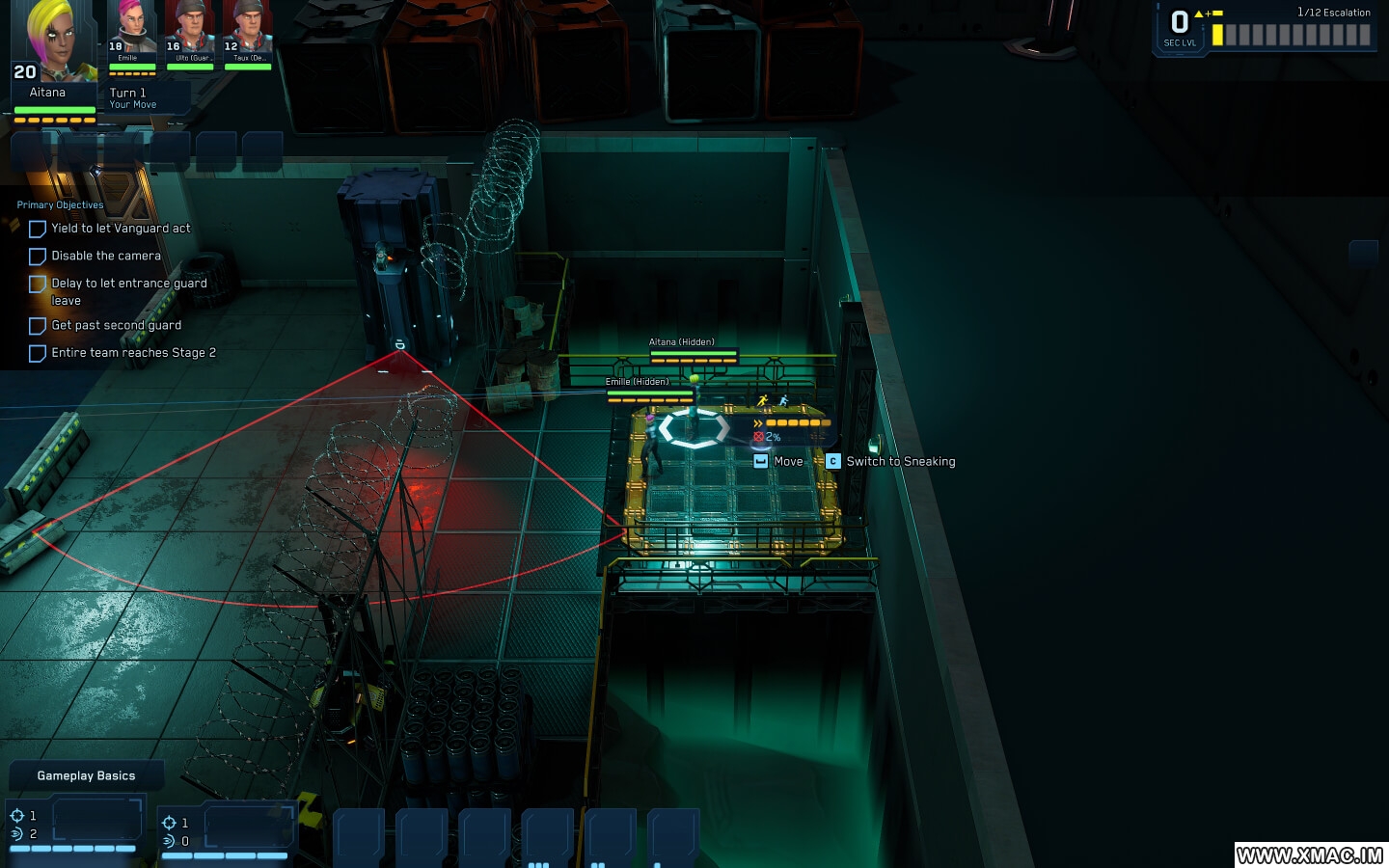Check the Yield to let Vanguard act objective
1389x868 pixels.
(x=38, y=229)
